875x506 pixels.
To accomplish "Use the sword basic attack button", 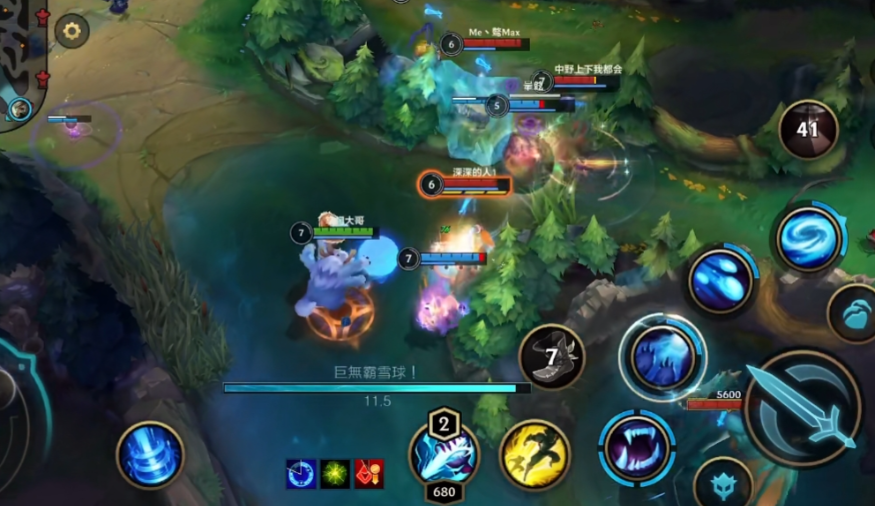I will point(803,409).
